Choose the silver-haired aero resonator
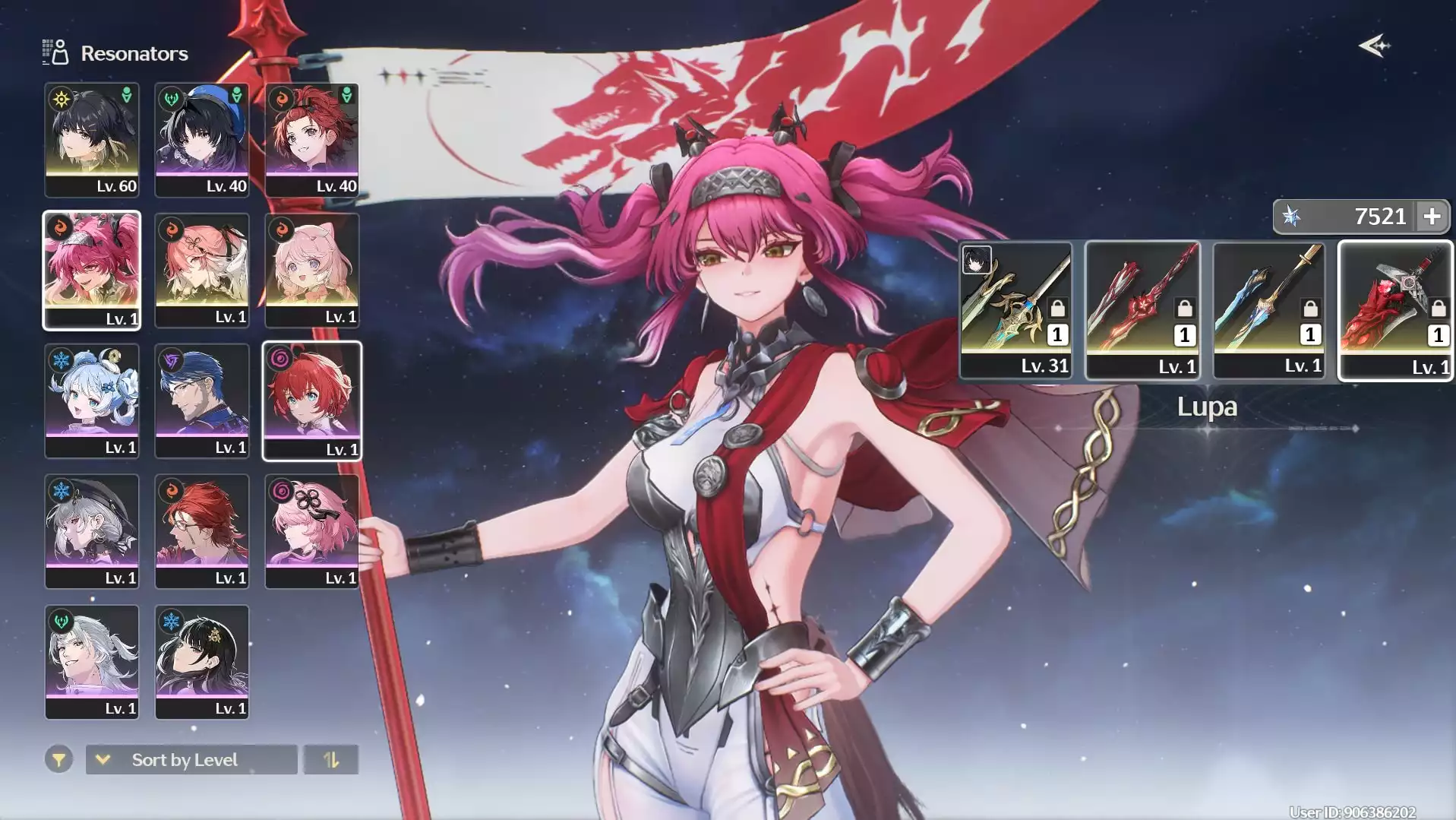Viewport: 1456px width, 820px height. click(x=92, y=662)
